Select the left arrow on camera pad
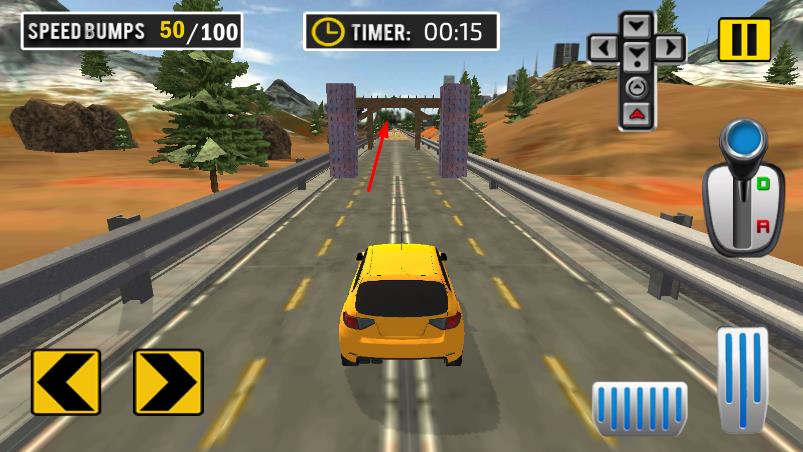The width and height of the screenshot is (803, 452). 603,47
